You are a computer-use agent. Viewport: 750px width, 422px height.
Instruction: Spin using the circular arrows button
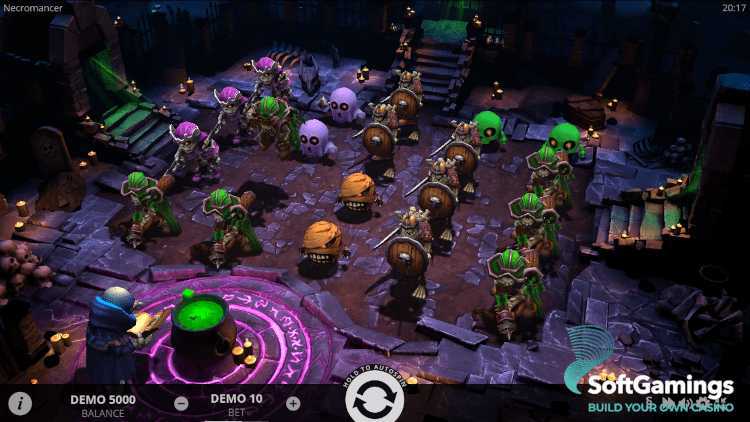pyautogui.click(x=375, y=401)
